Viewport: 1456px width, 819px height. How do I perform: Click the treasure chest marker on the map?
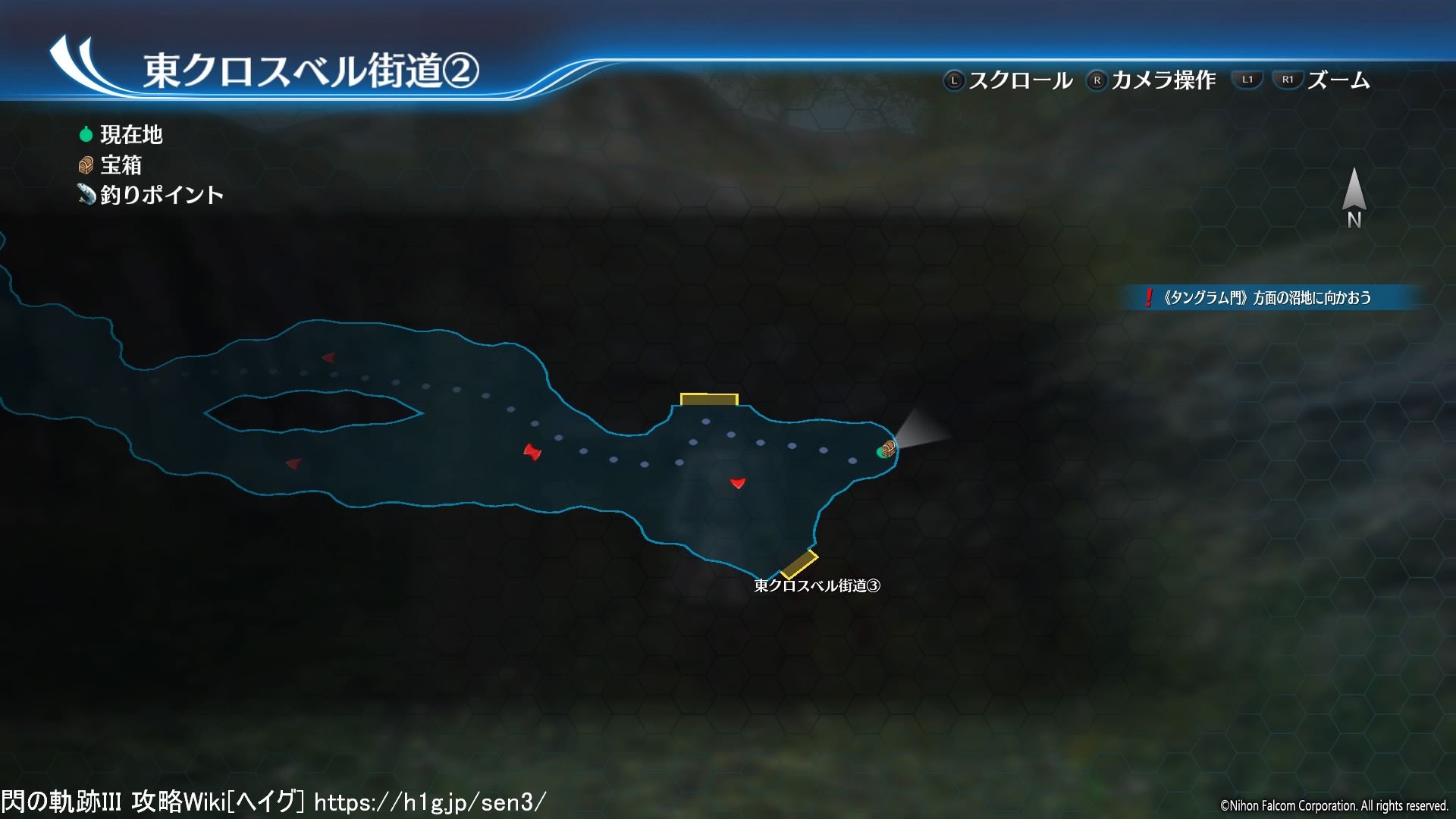click(x=890, y=449)
